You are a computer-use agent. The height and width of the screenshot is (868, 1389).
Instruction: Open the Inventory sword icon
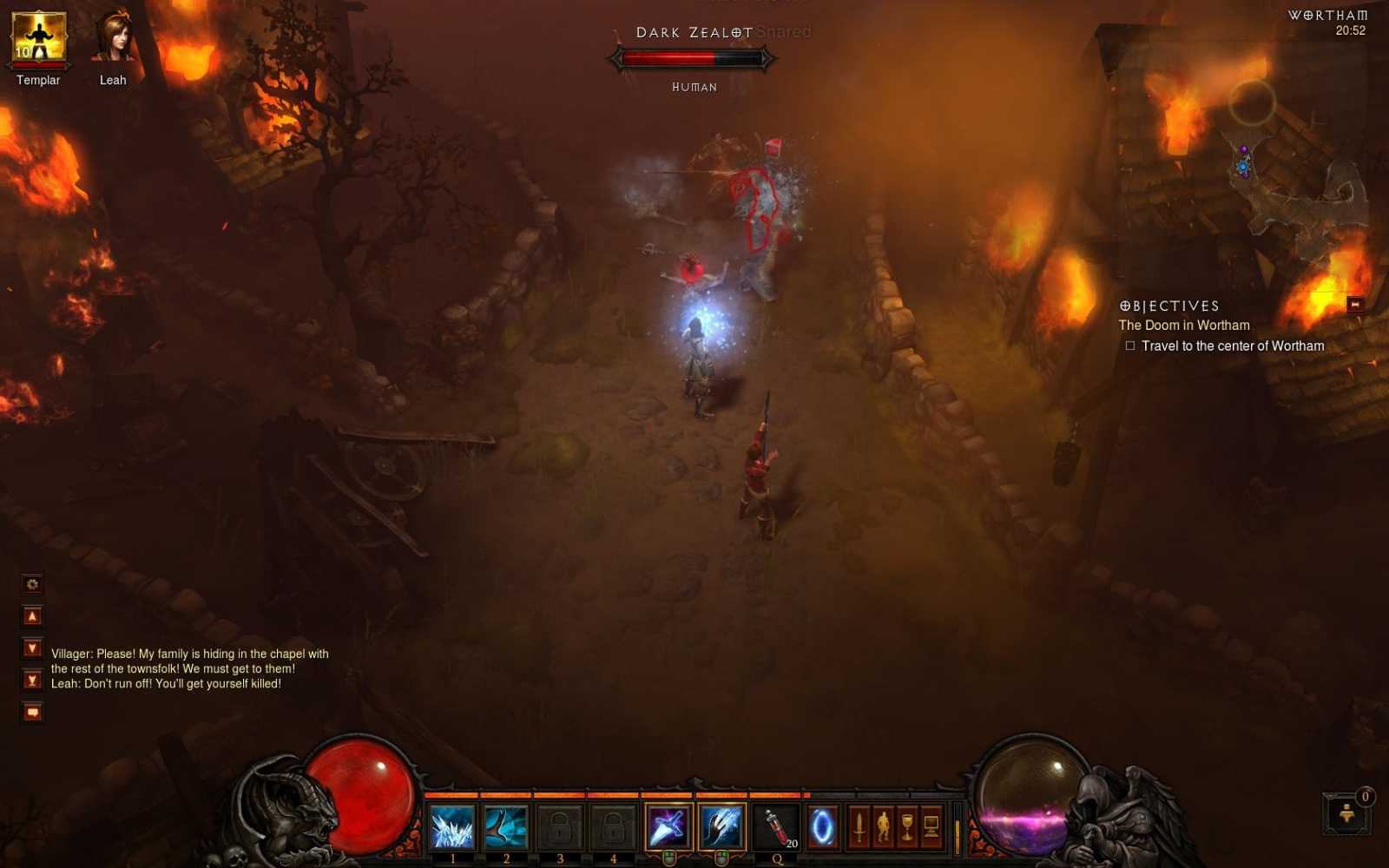858,827
